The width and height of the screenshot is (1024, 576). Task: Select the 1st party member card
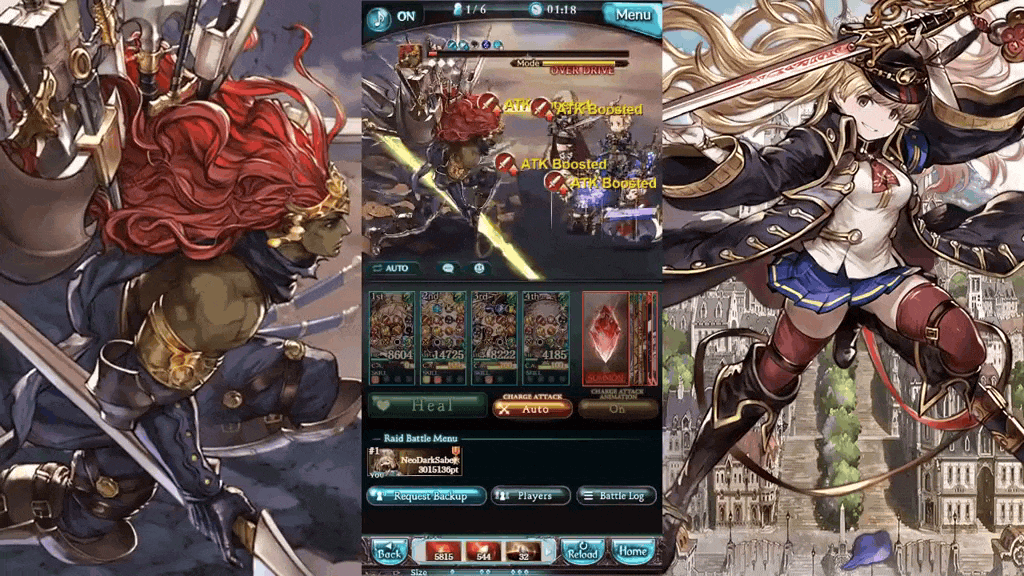point(392,338)
